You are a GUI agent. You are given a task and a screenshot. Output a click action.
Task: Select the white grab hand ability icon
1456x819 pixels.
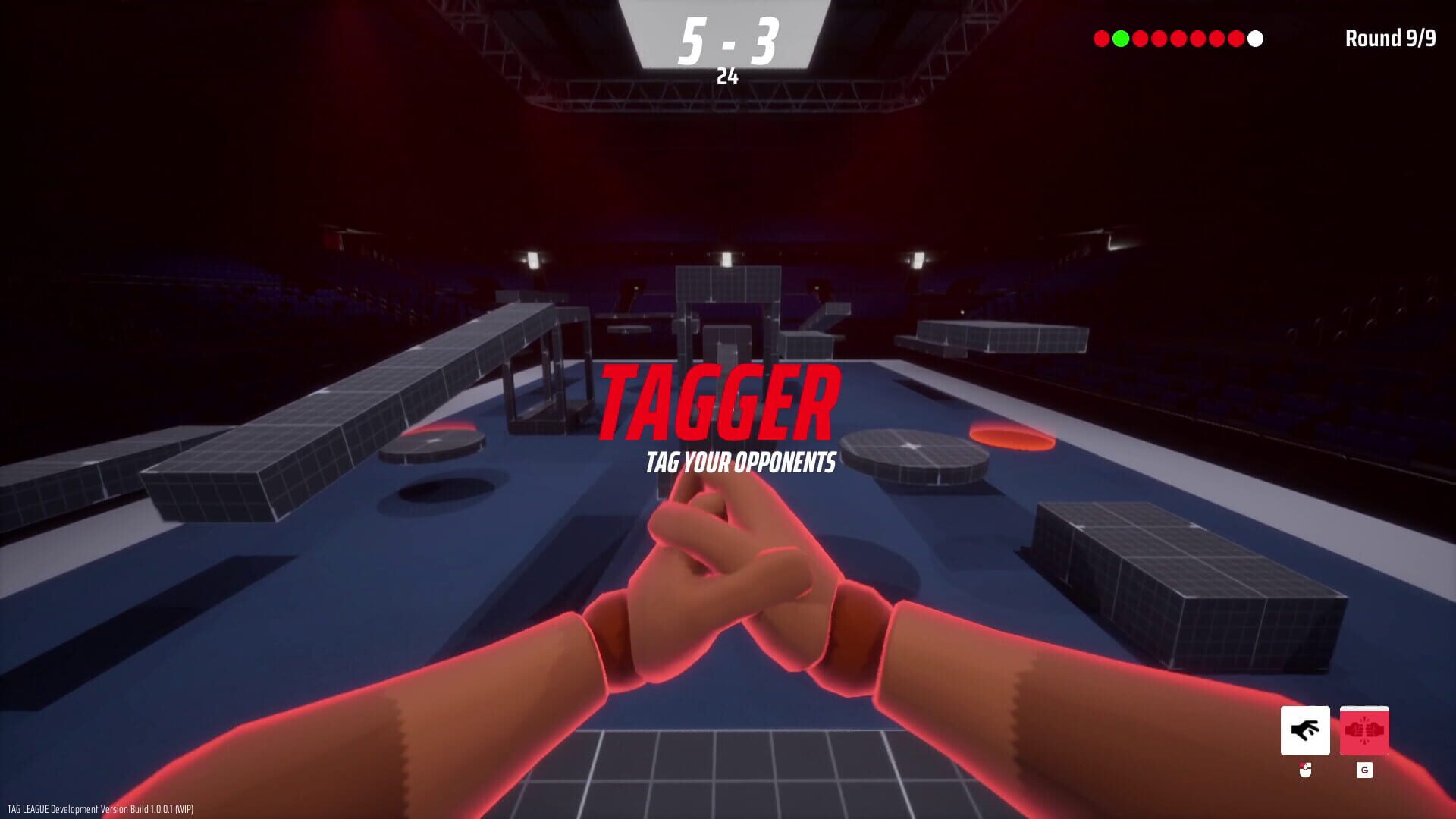click(1305, 730)
